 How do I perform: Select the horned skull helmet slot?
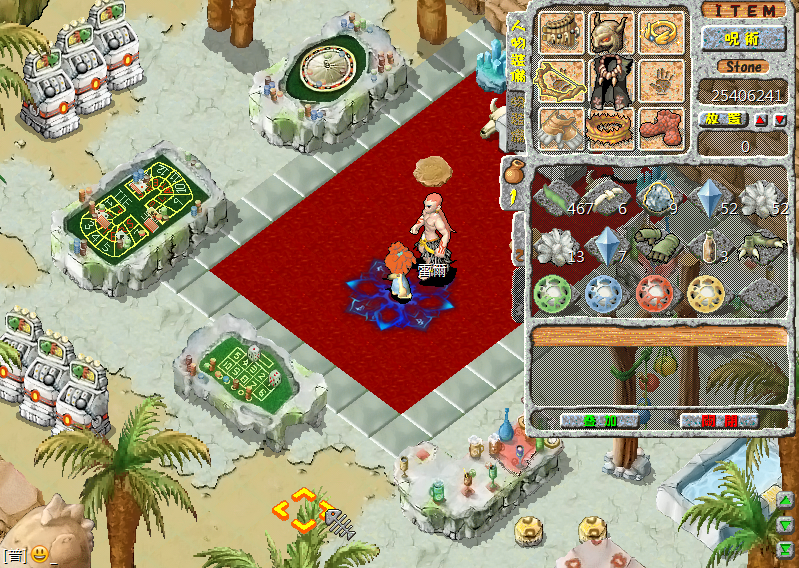pos(612,33)
